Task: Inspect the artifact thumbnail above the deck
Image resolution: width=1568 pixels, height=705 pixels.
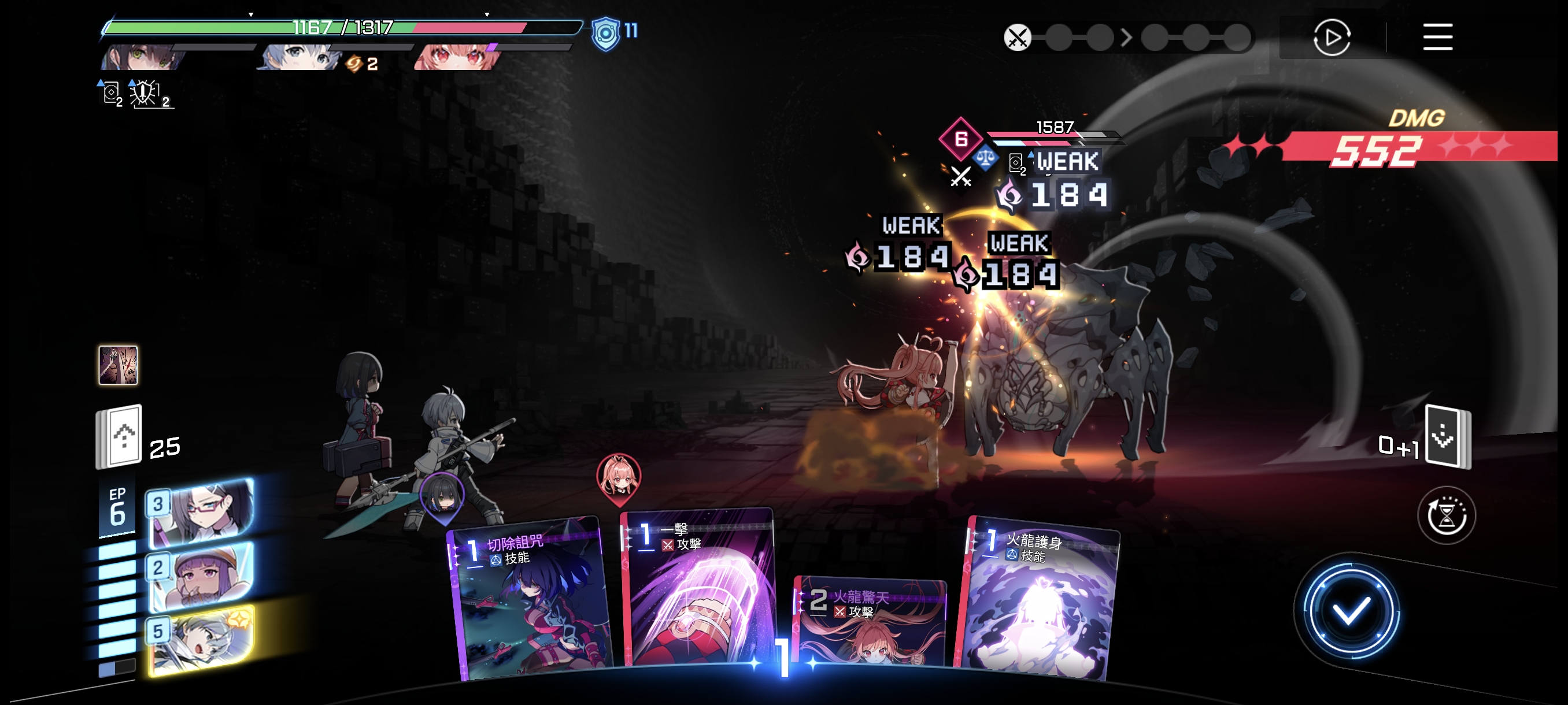Action: (118, 365)
